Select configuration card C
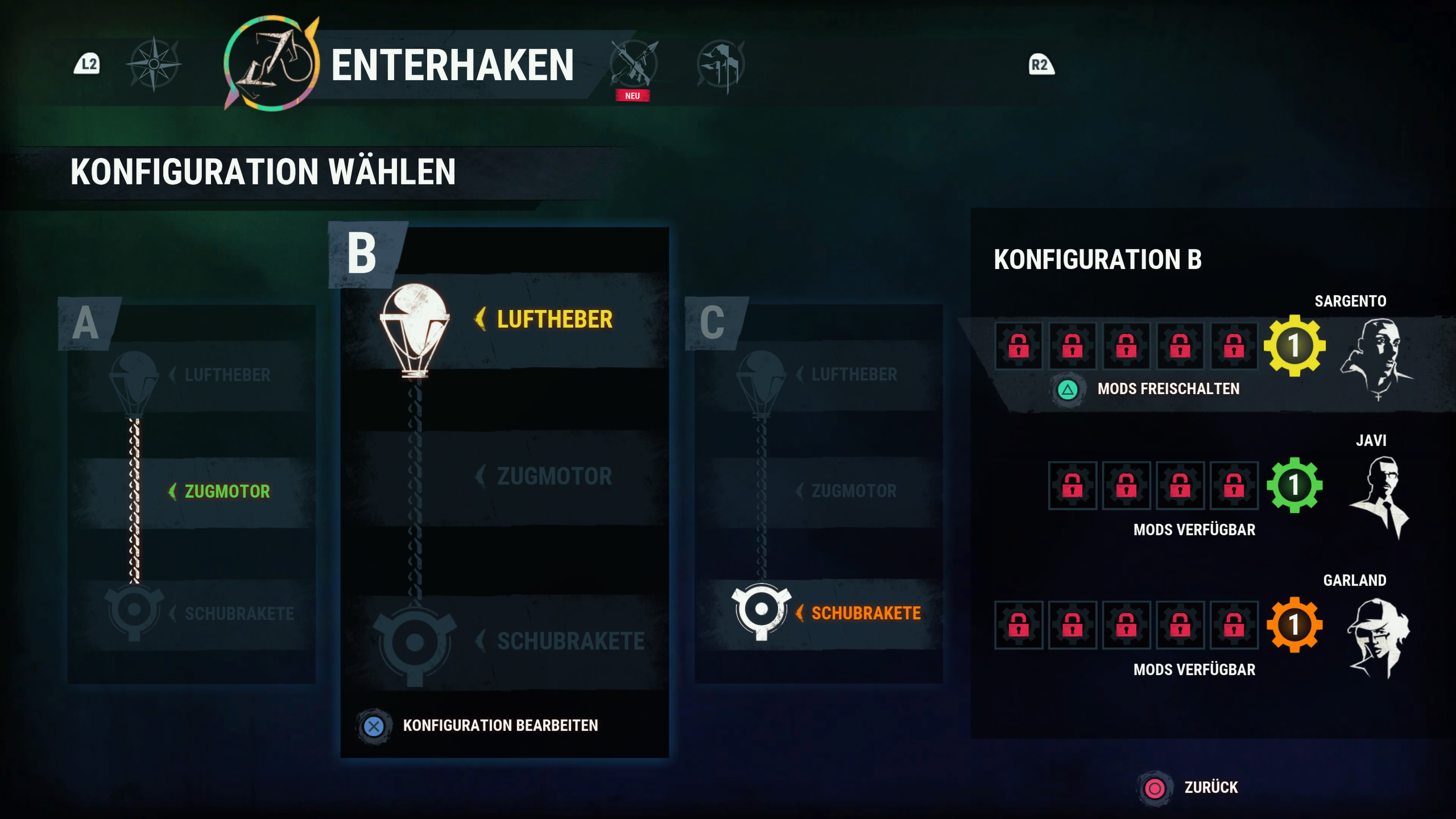 [x=818, y=492]
